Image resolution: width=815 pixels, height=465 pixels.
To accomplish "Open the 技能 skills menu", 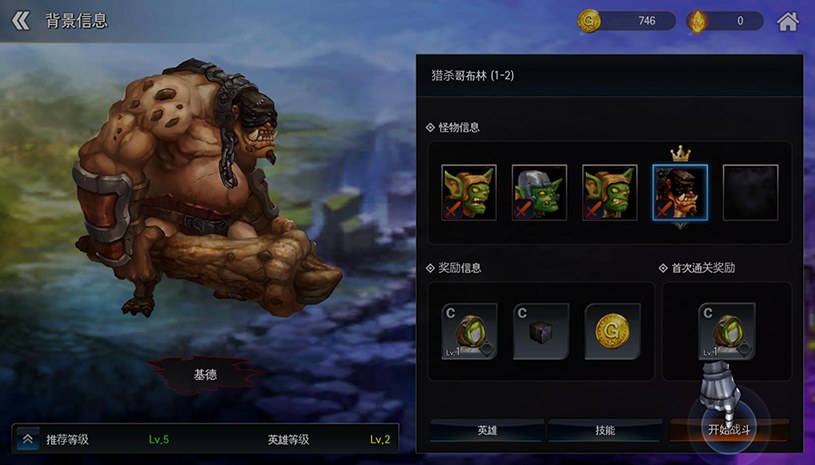I will tap(605, 430).
